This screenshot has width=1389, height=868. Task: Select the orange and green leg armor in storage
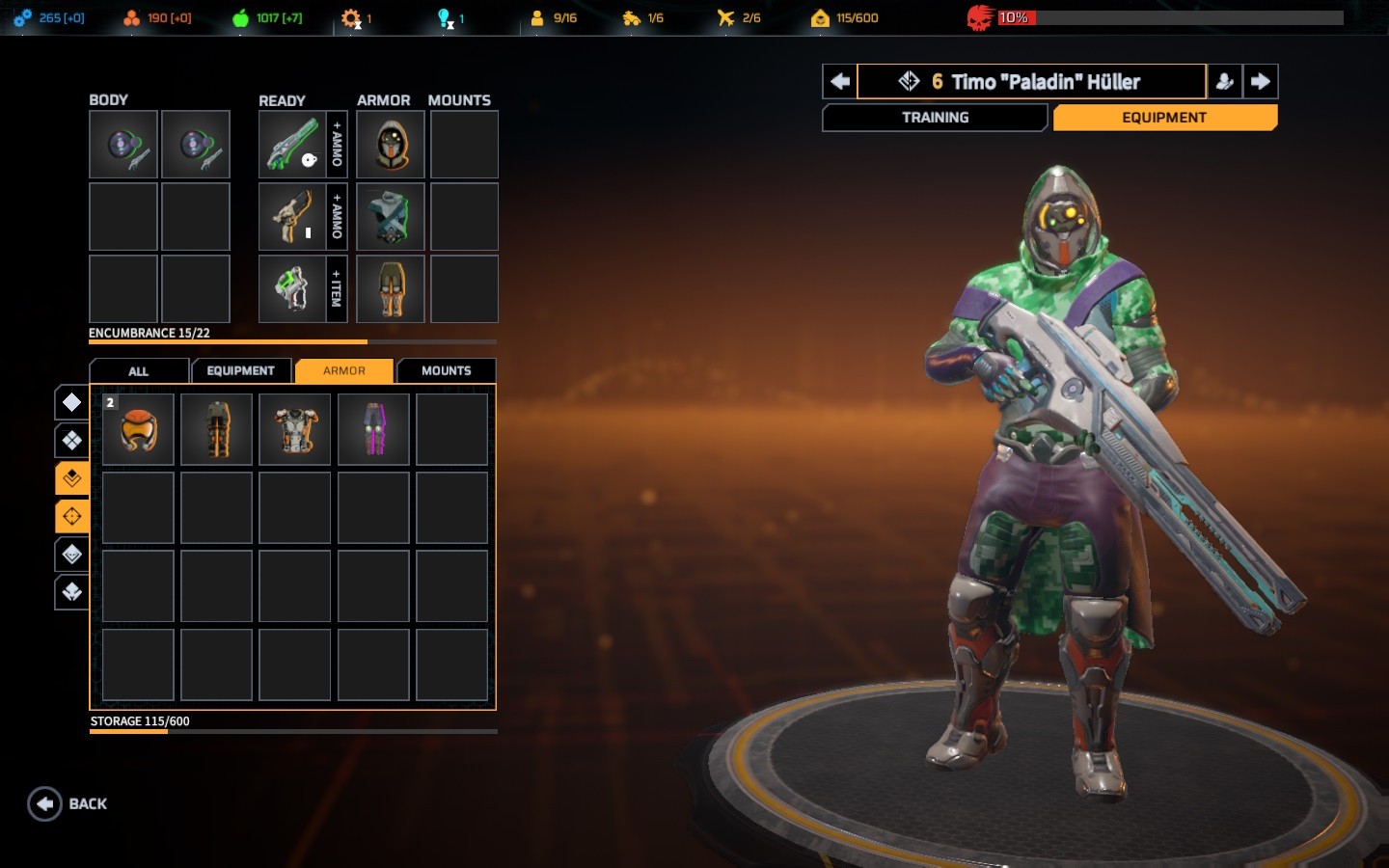(x=217, y=429)
